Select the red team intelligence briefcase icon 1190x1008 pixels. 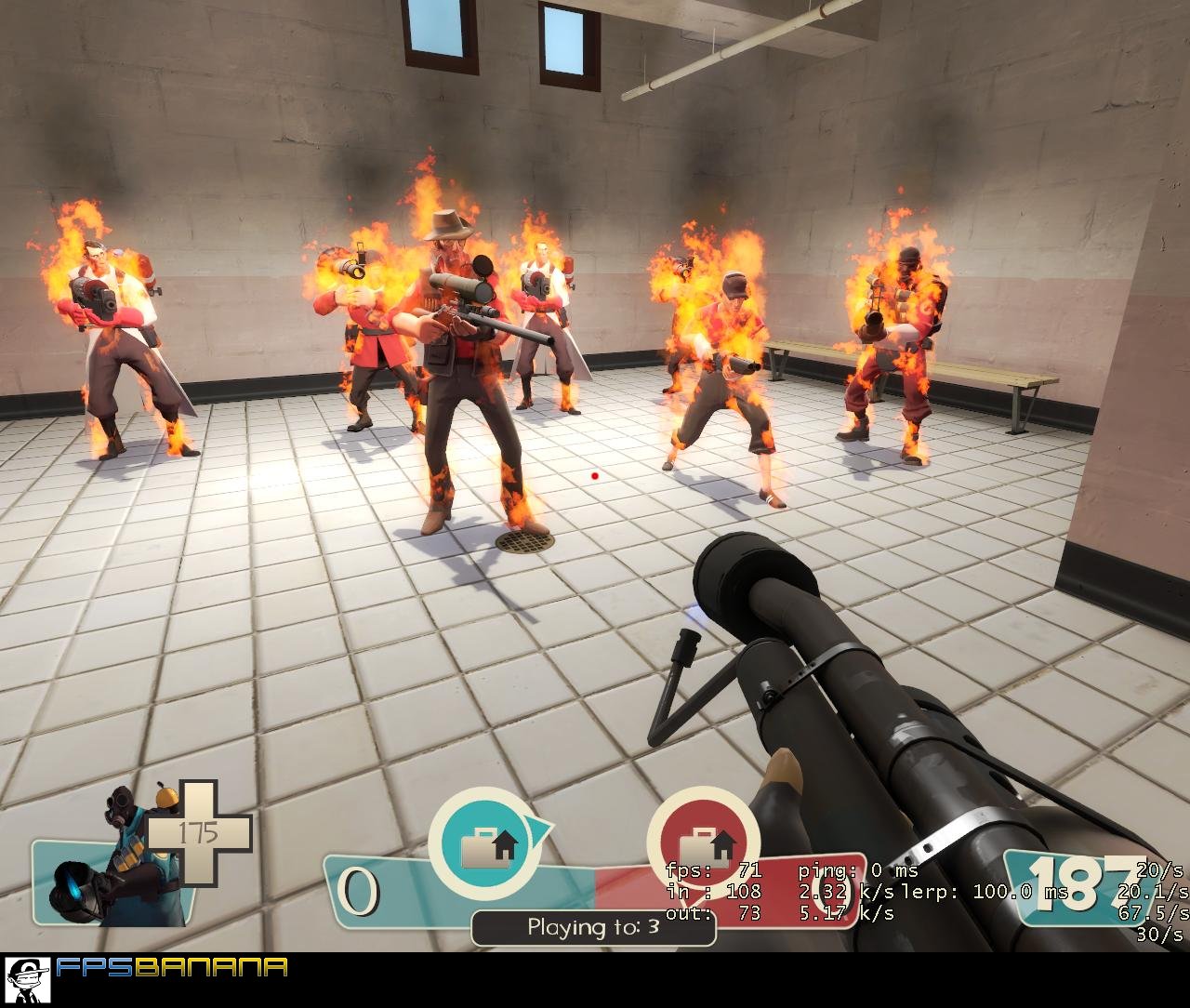point(703,842)
